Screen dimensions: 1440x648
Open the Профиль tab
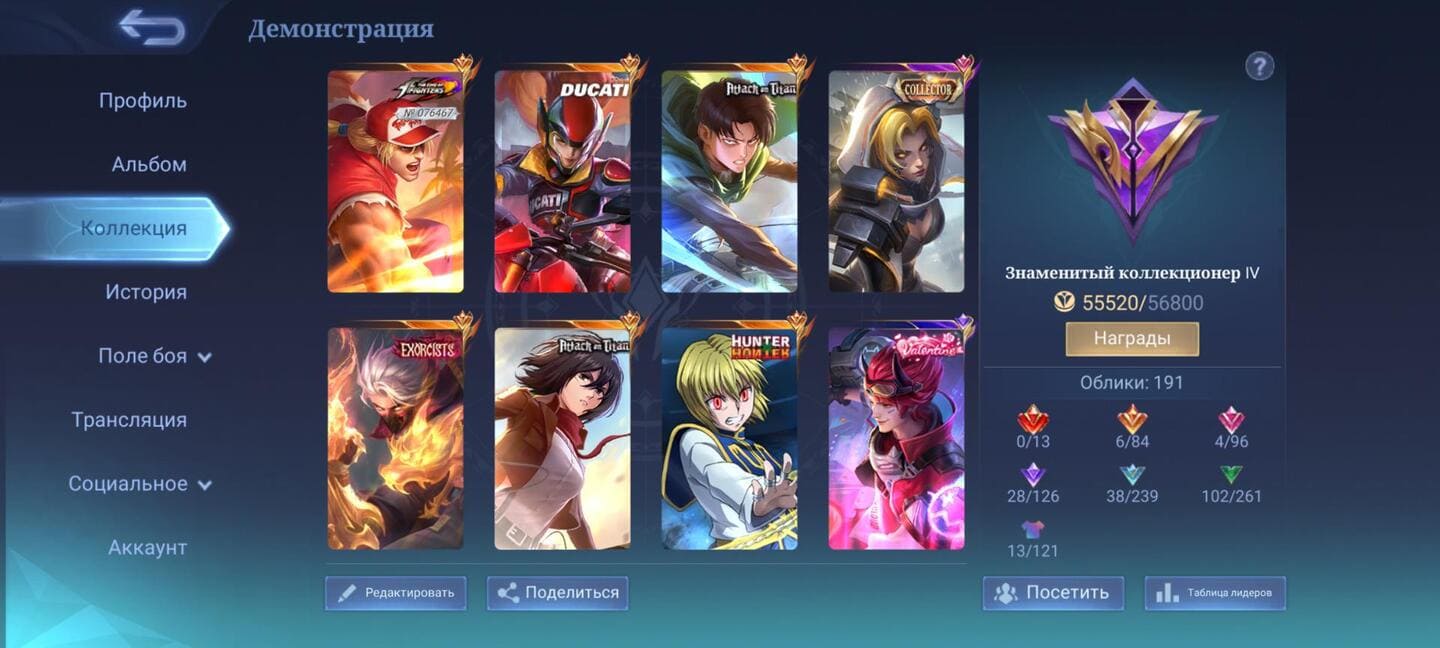(x=142, y=101)
